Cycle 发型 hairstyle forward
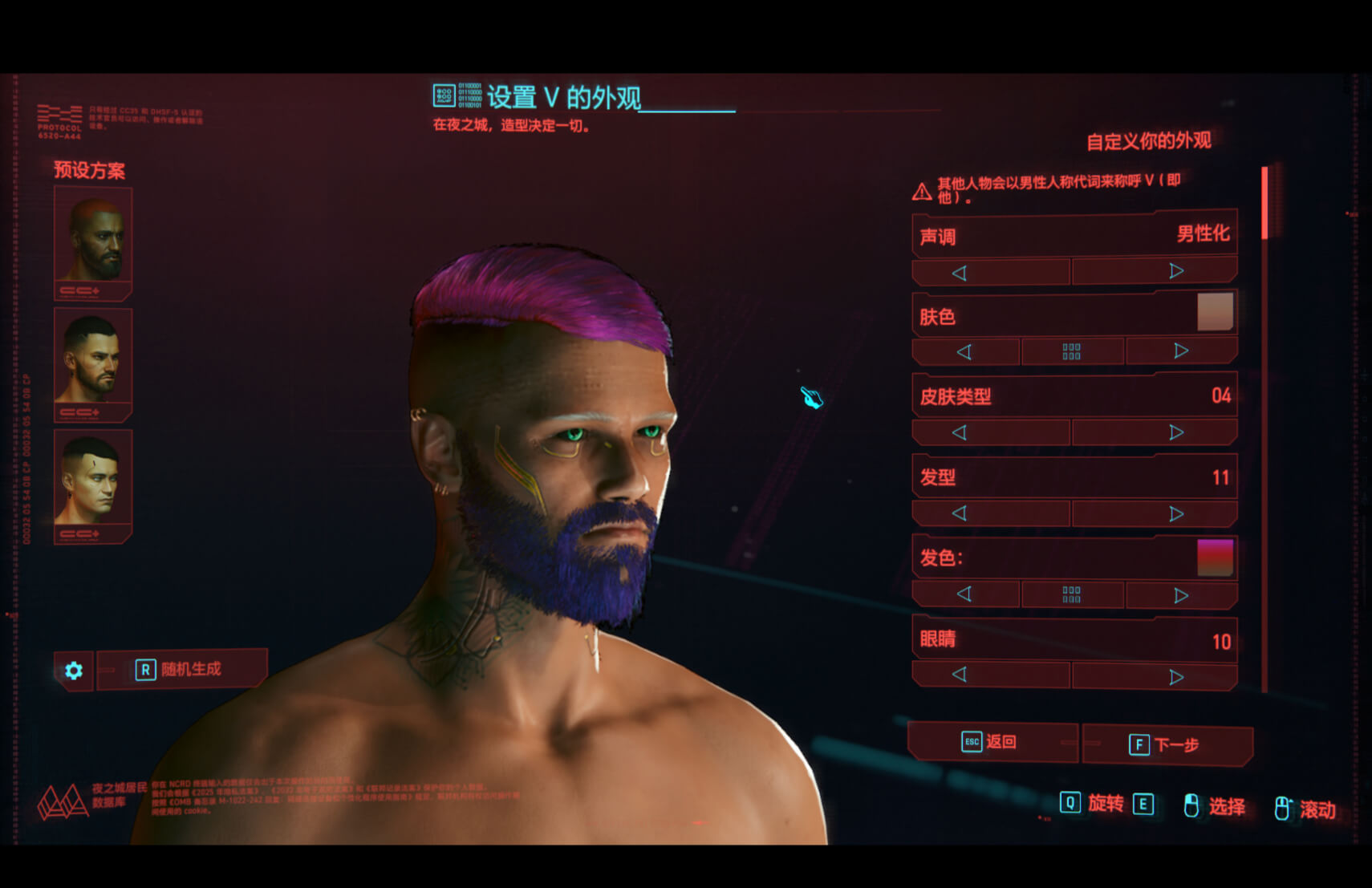 (x=1175, y=514)
